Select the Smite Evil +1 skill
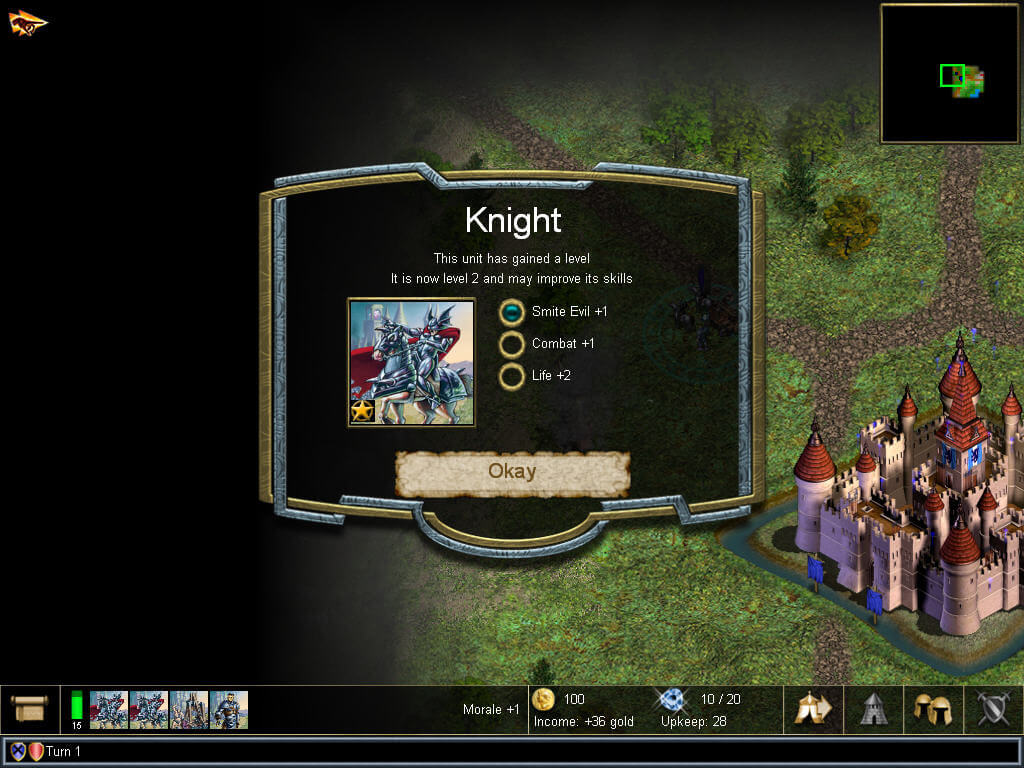 pos(512,312)
